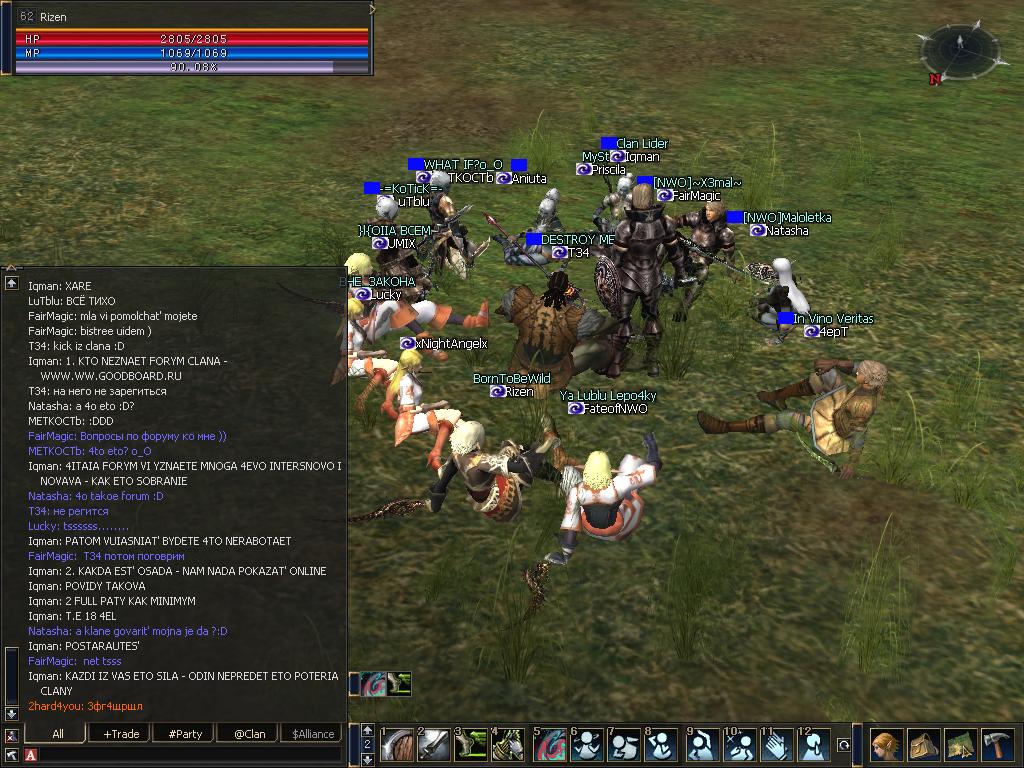Activate the pink swirl skill in slot 5
The height and width of the screenshot is (768, 1024).
(x=548, y=745)
